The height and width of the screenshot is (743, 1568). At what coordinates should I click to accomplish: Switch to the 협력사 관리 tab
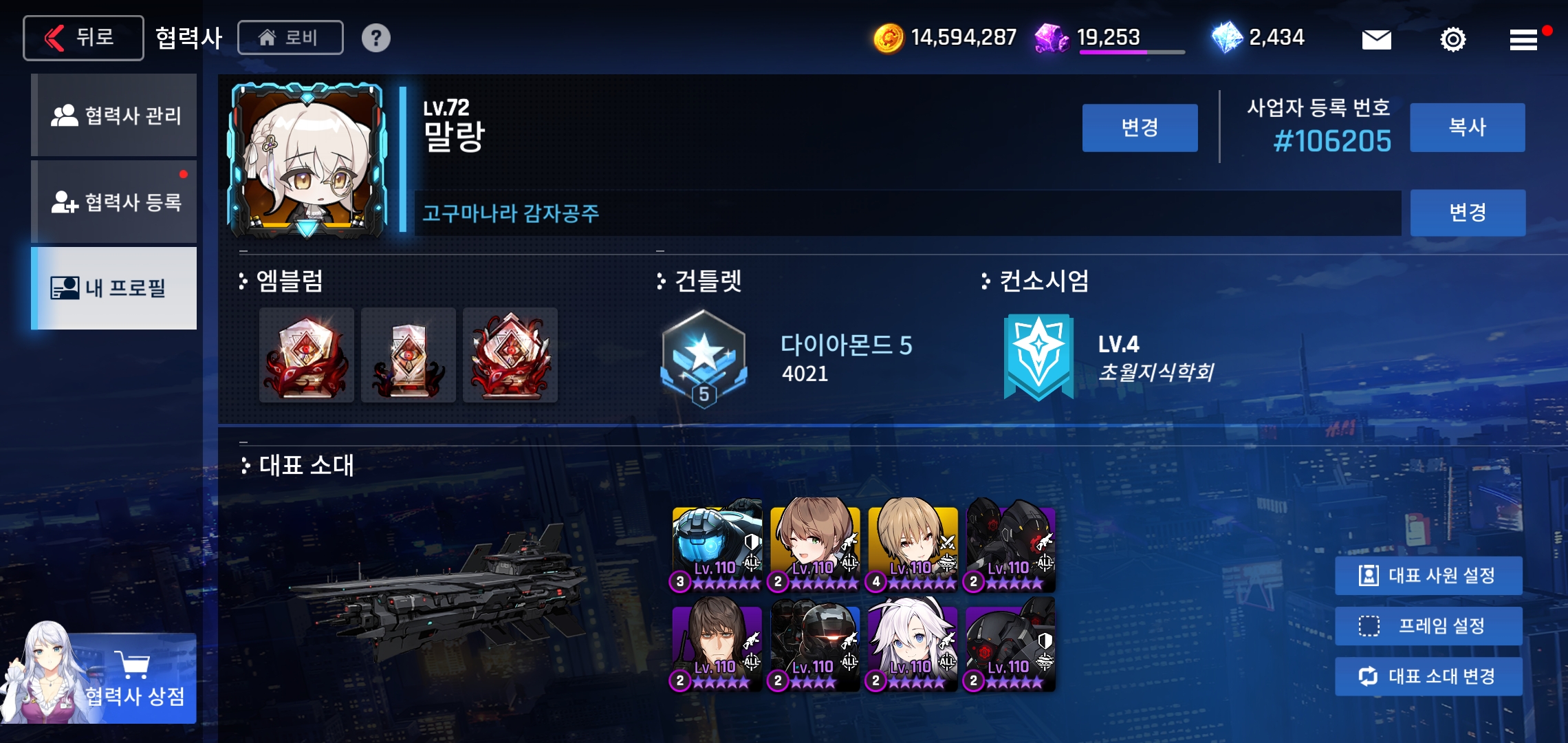point(113,115)
